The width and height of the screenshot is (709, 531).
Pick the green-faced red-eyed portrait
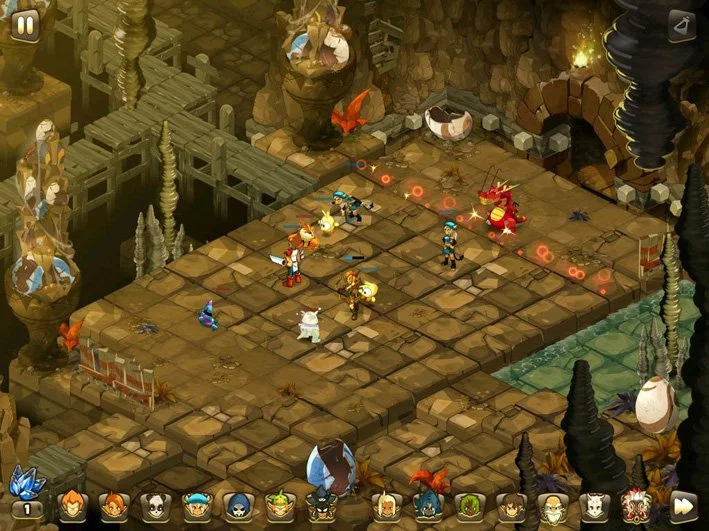(x=469, y=505)
